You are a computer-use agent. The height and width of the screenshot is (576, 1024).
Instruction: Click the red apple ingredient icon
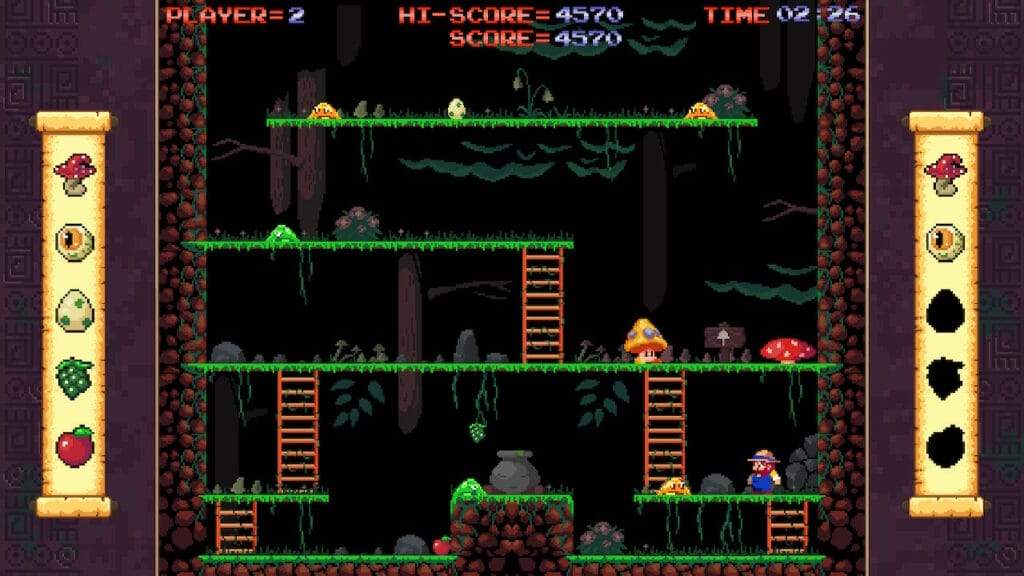[74, 445]
